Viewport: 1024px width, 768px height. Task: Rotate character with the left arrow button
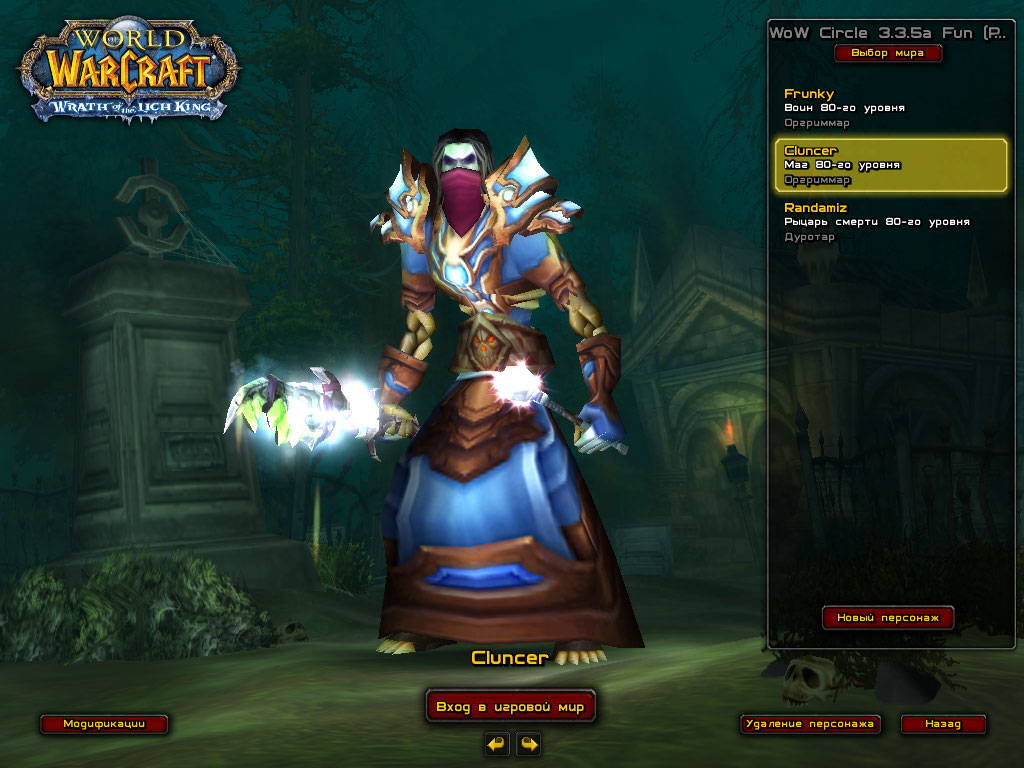tap(496, 743)
